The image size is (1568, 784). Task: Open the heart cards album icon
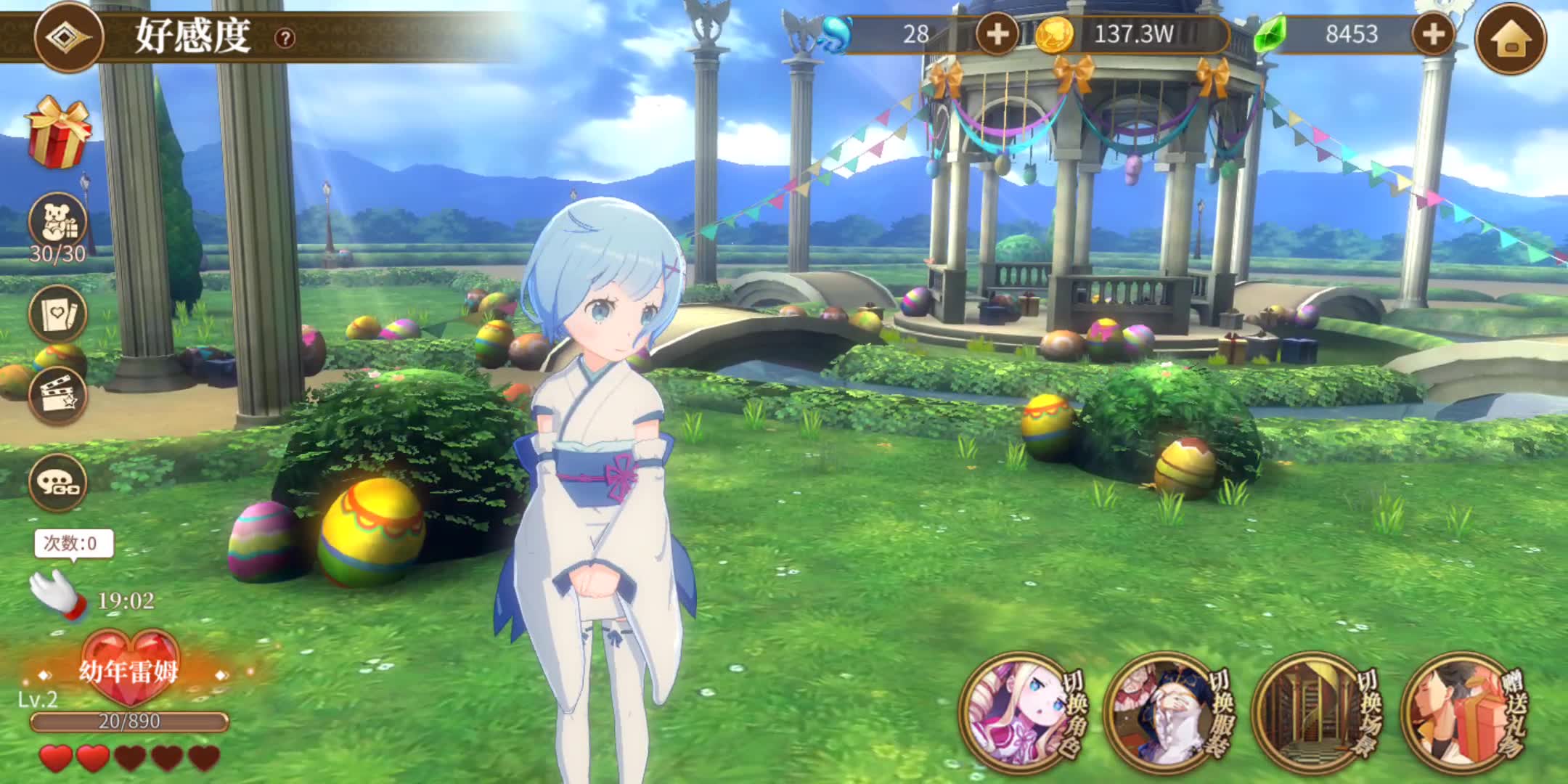click(x=58, y=314)
